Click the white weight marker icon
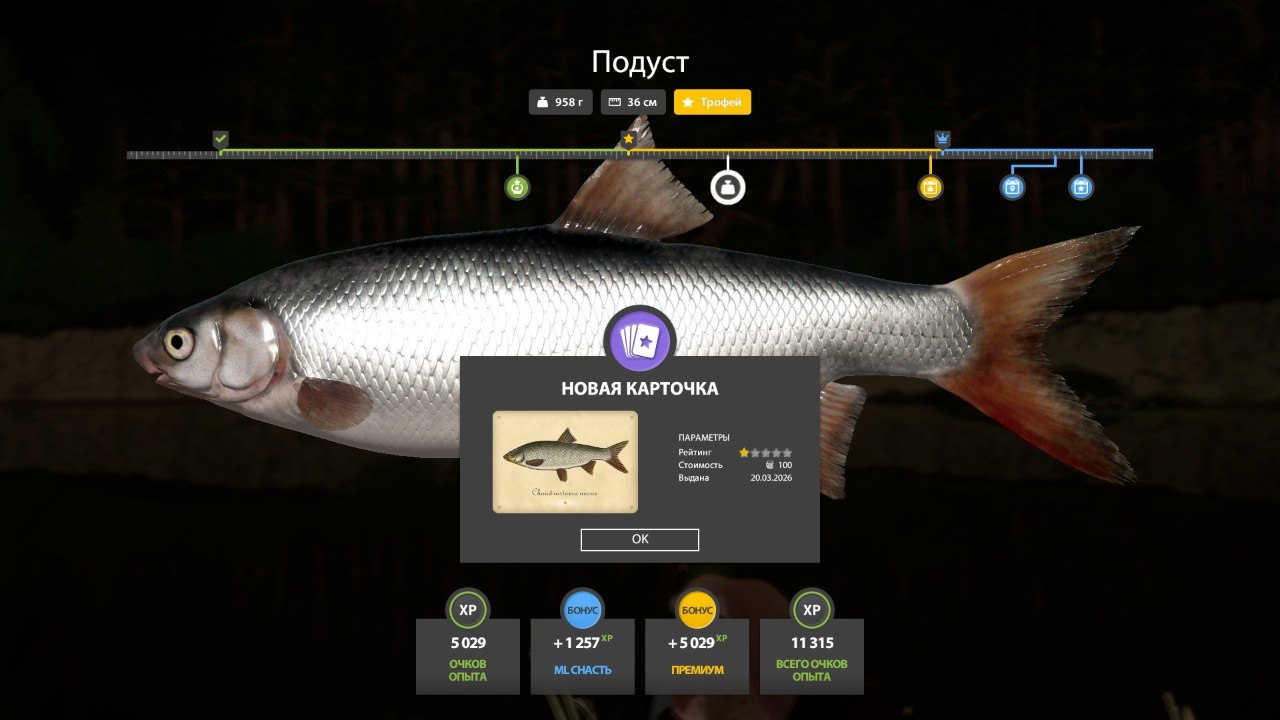Screen dimensions: 1280x720 coord(728,187)
